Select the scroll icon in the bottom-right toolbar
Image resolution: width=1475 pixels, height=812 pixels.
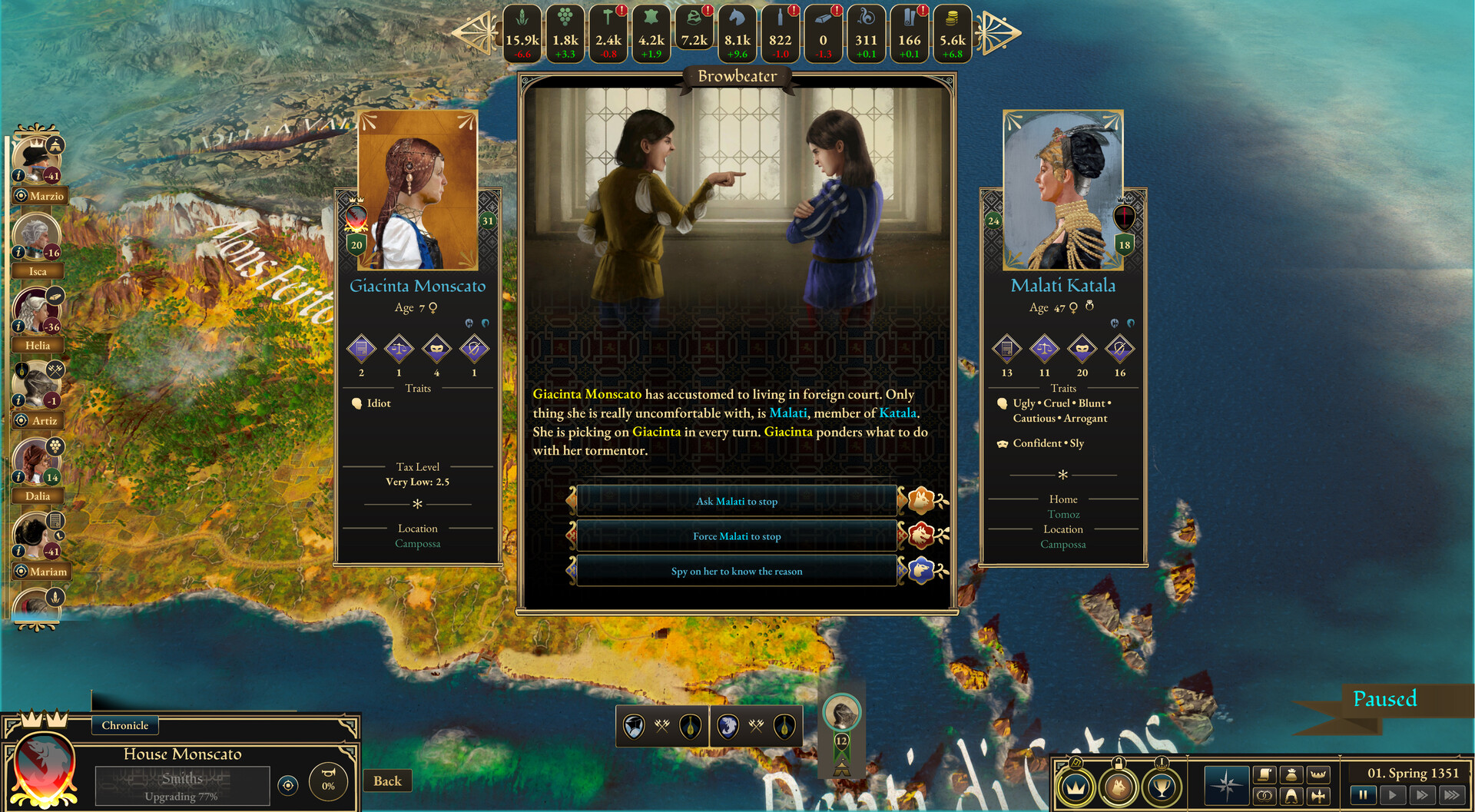tap(1266, 774)
